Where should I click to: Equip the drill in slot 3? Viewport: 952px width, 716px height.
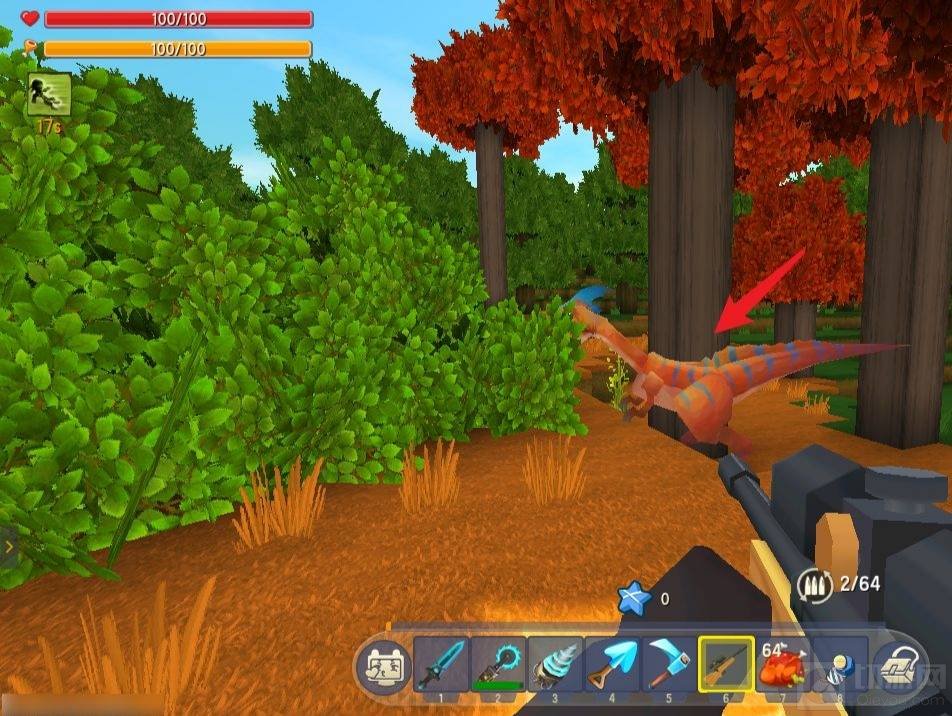pos(555,664)
